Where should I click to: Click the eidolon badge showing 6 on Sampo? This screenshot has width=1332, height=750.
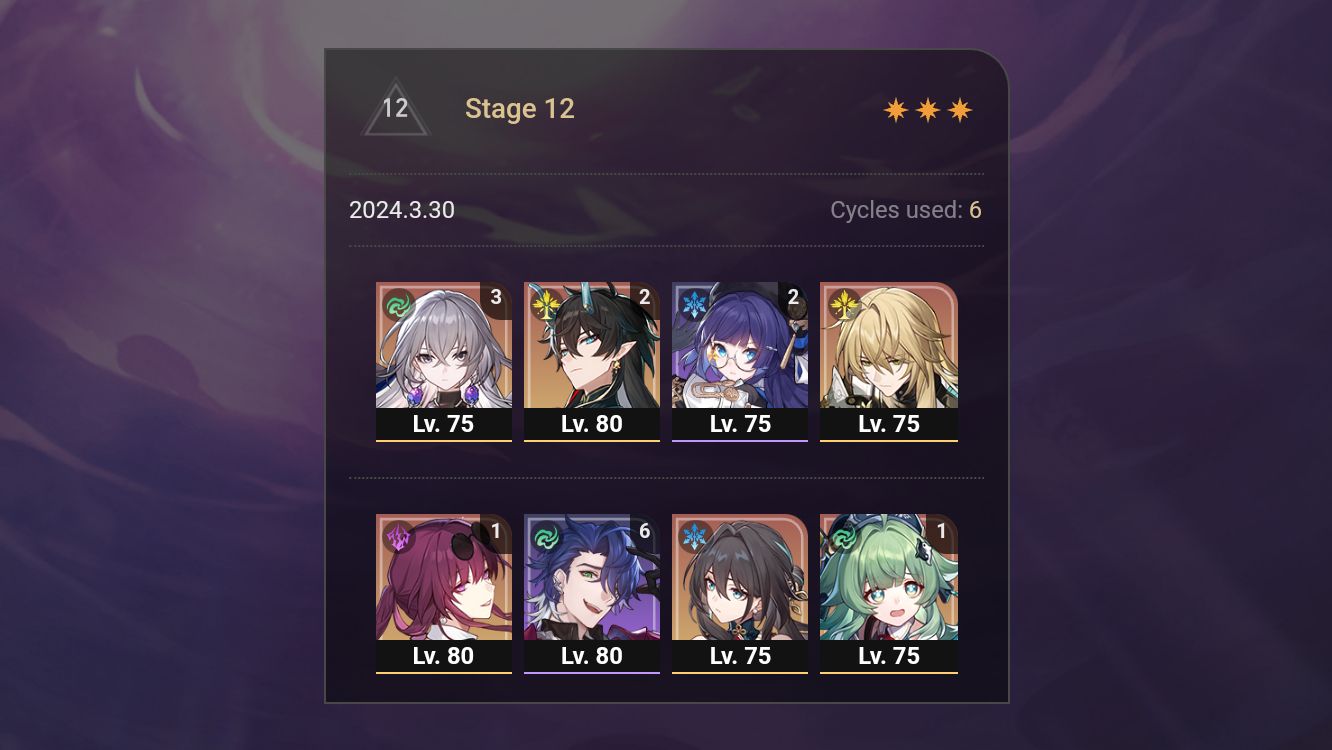tap(646, 531)
